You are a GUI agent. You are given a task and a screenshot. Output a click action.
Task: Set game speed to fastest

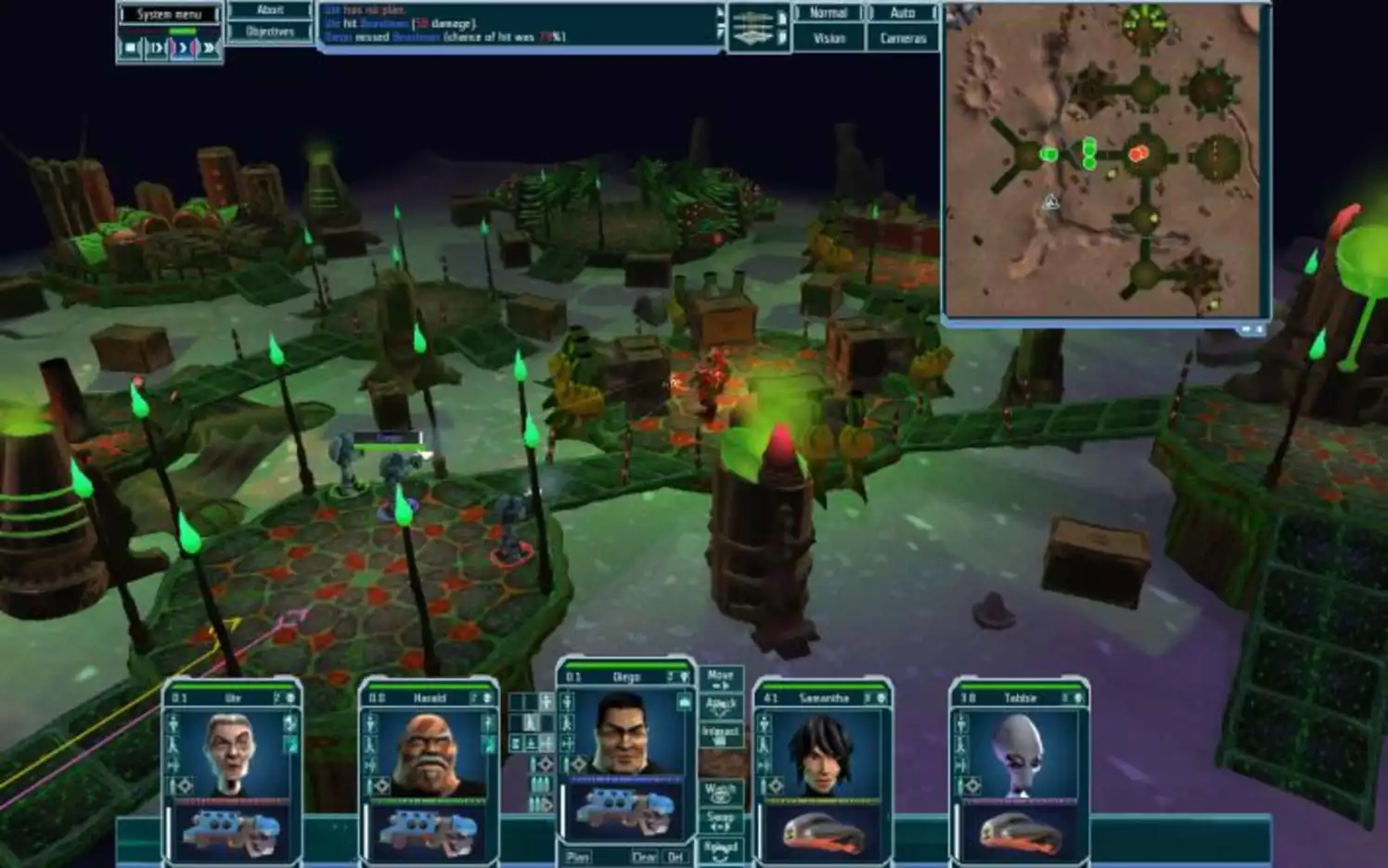(209, 47)
